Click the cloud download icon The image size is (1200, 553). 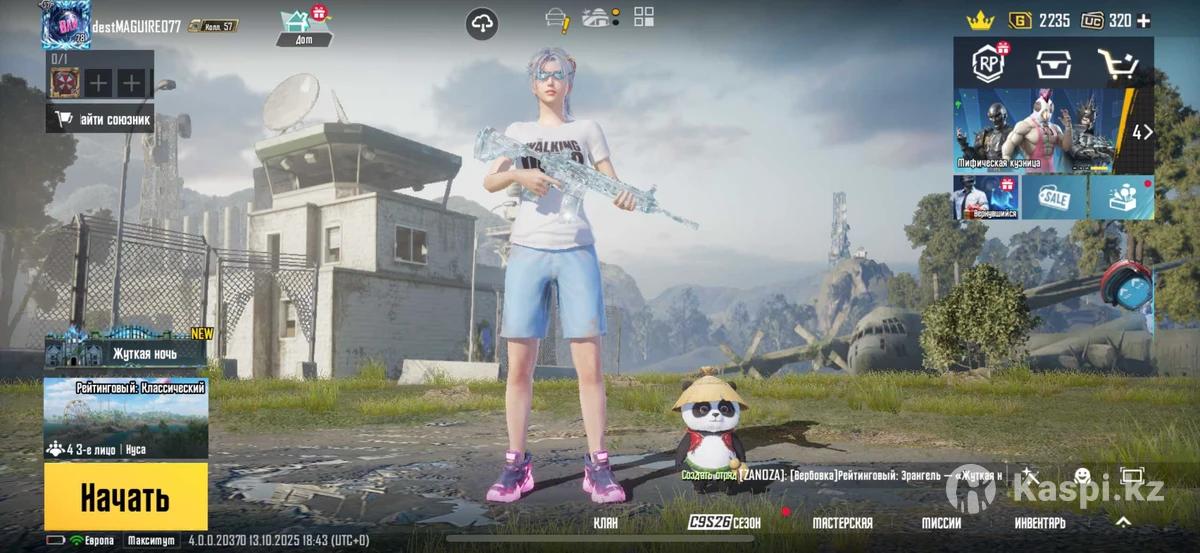pyautogui.click(x=483, y=24)
